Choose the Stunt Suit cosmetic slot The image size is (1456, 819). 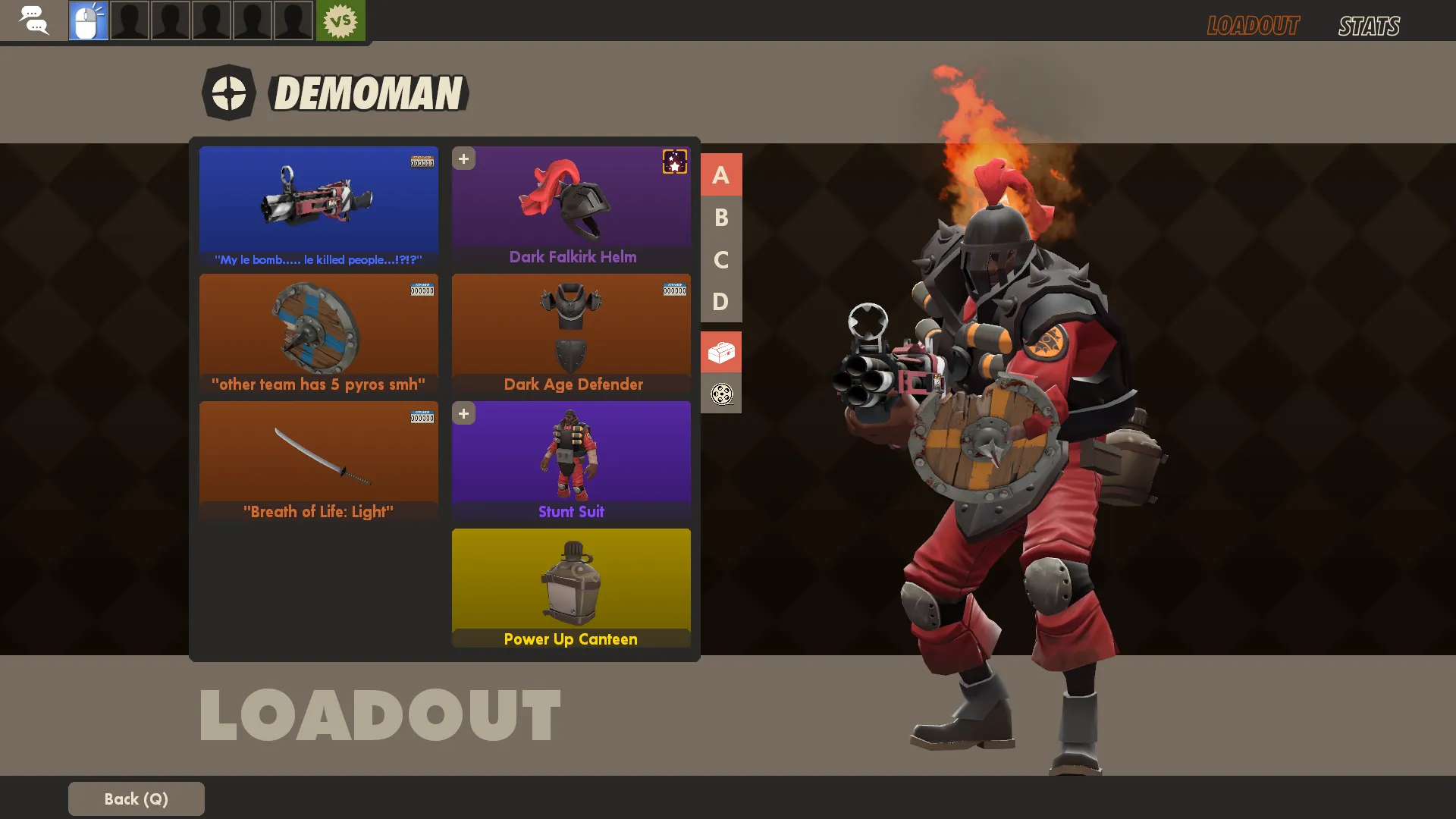(571, 460)
